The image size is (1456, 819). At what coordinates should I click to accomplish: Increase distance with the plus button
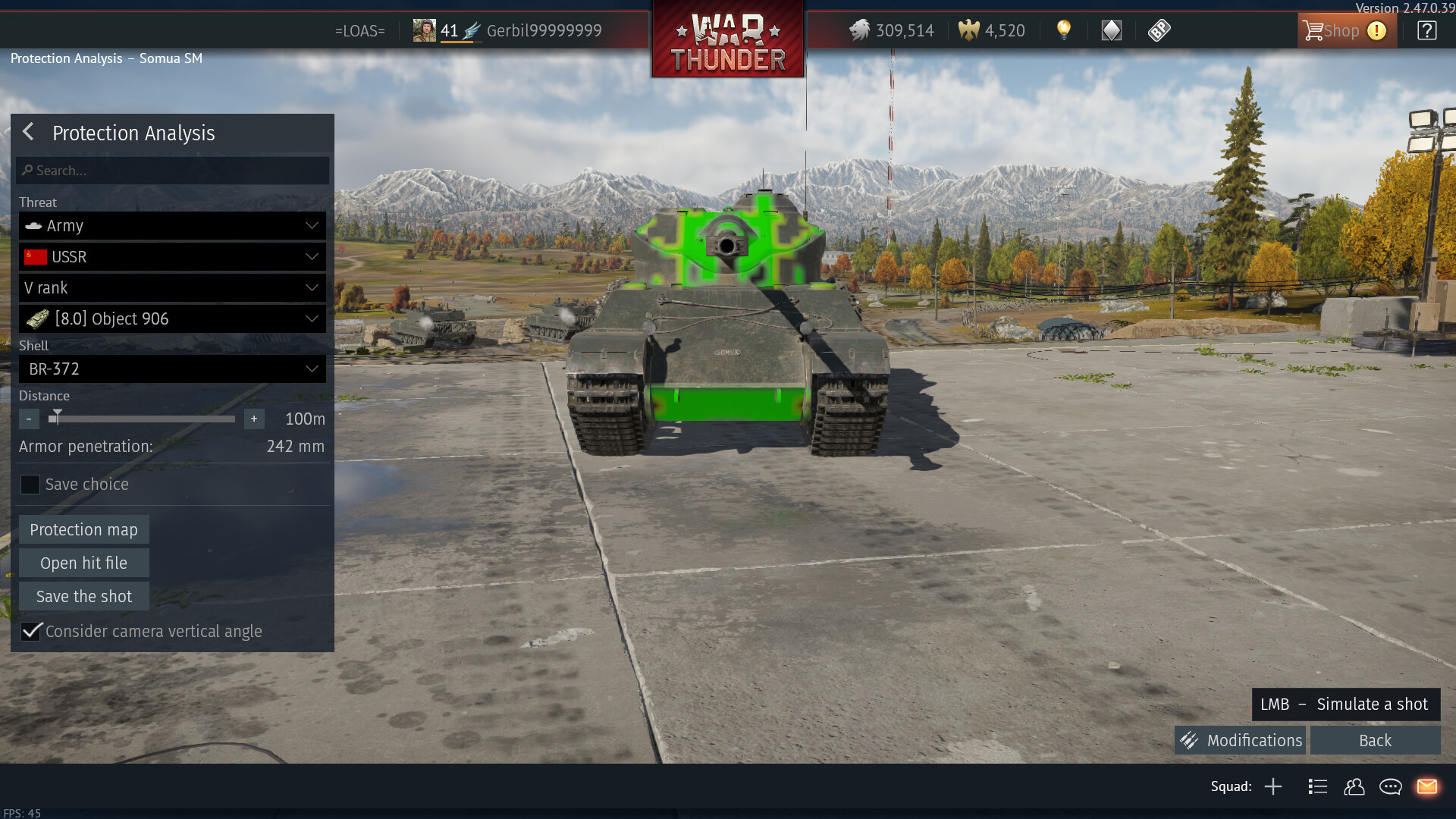coord(254,419)
